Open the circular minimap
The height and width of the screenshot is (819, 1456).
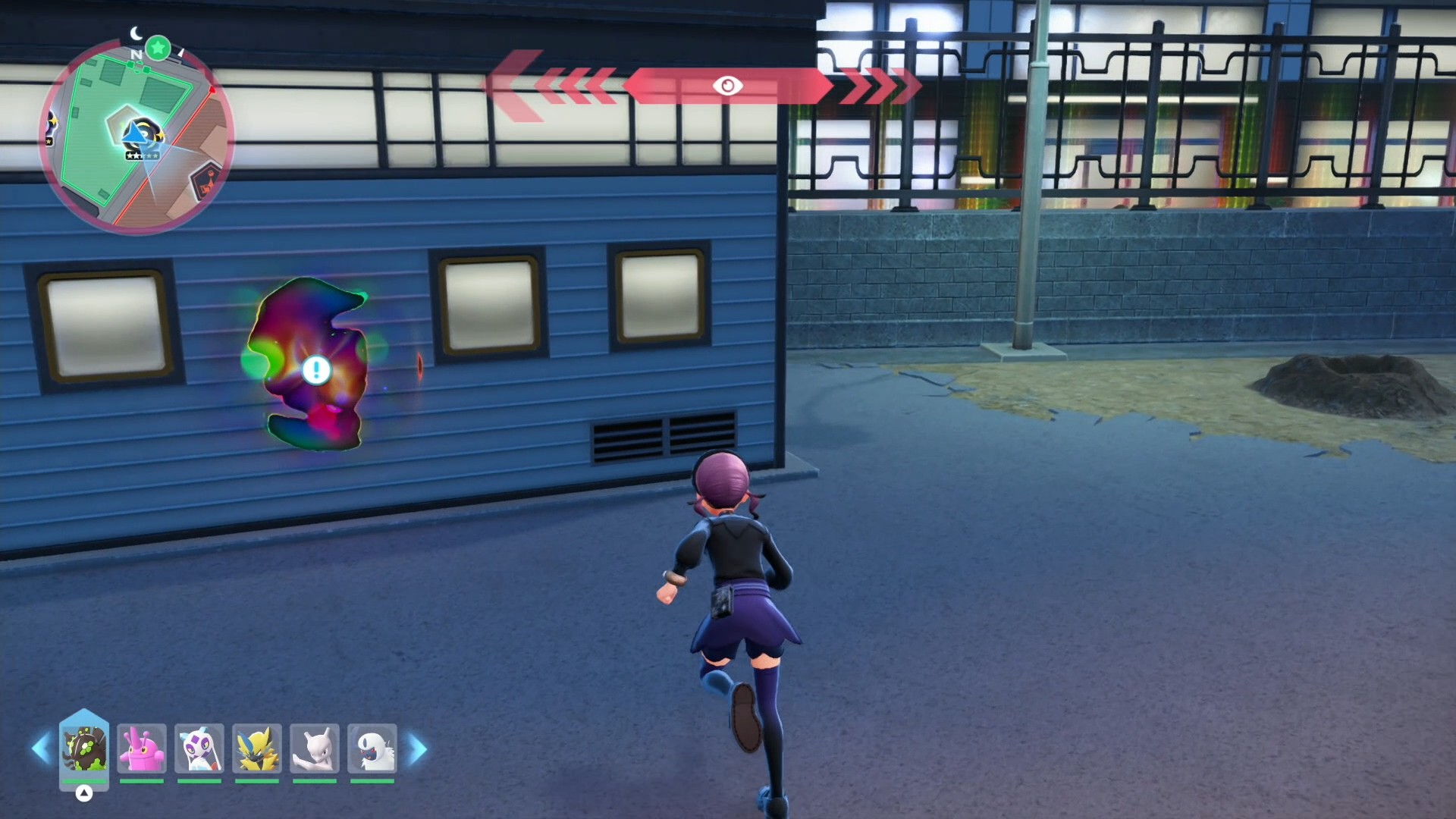coord(136,136)
